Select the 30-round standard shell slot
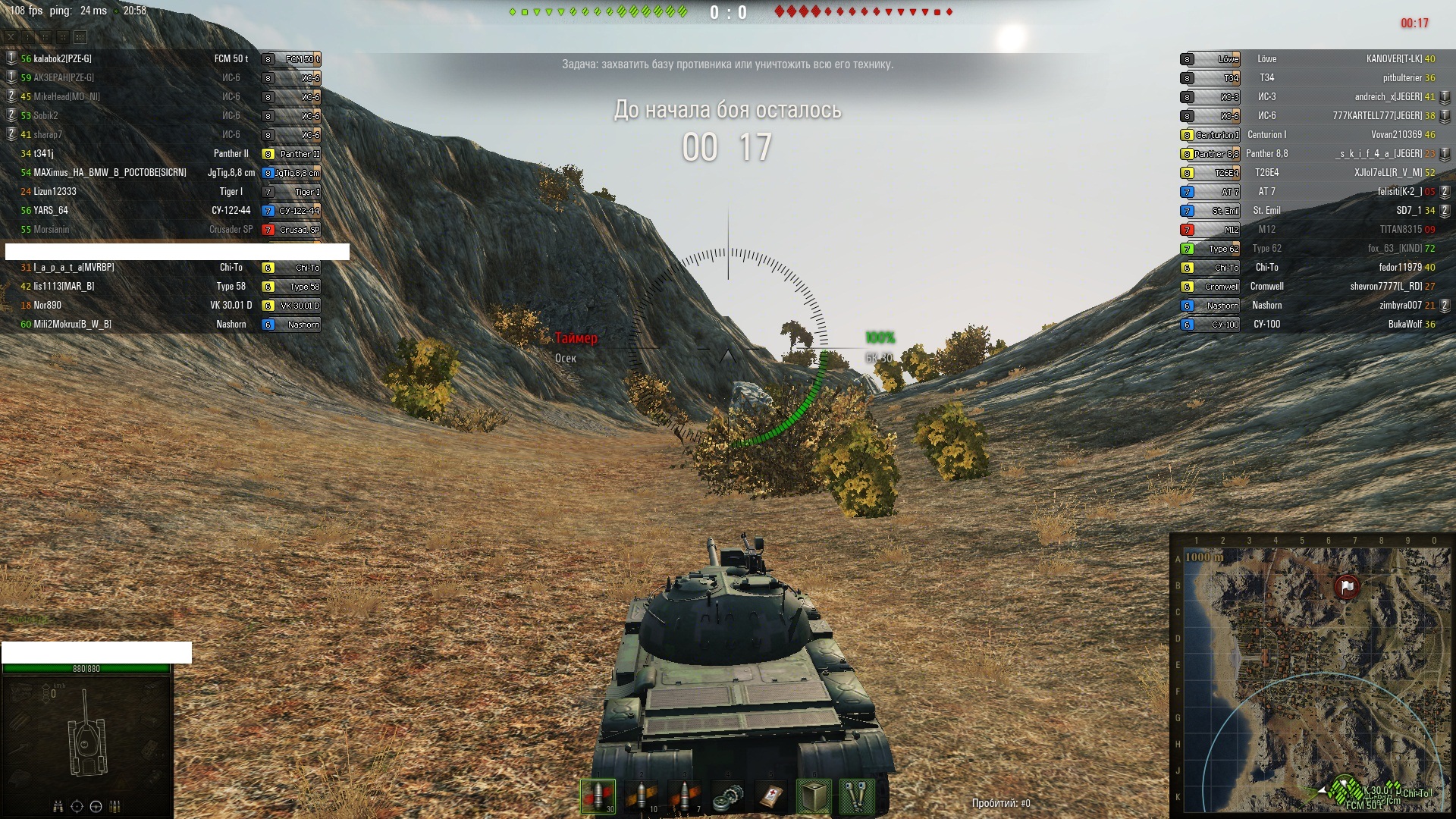Screen dimensions: 1456x819 click(x=598, y=796)
